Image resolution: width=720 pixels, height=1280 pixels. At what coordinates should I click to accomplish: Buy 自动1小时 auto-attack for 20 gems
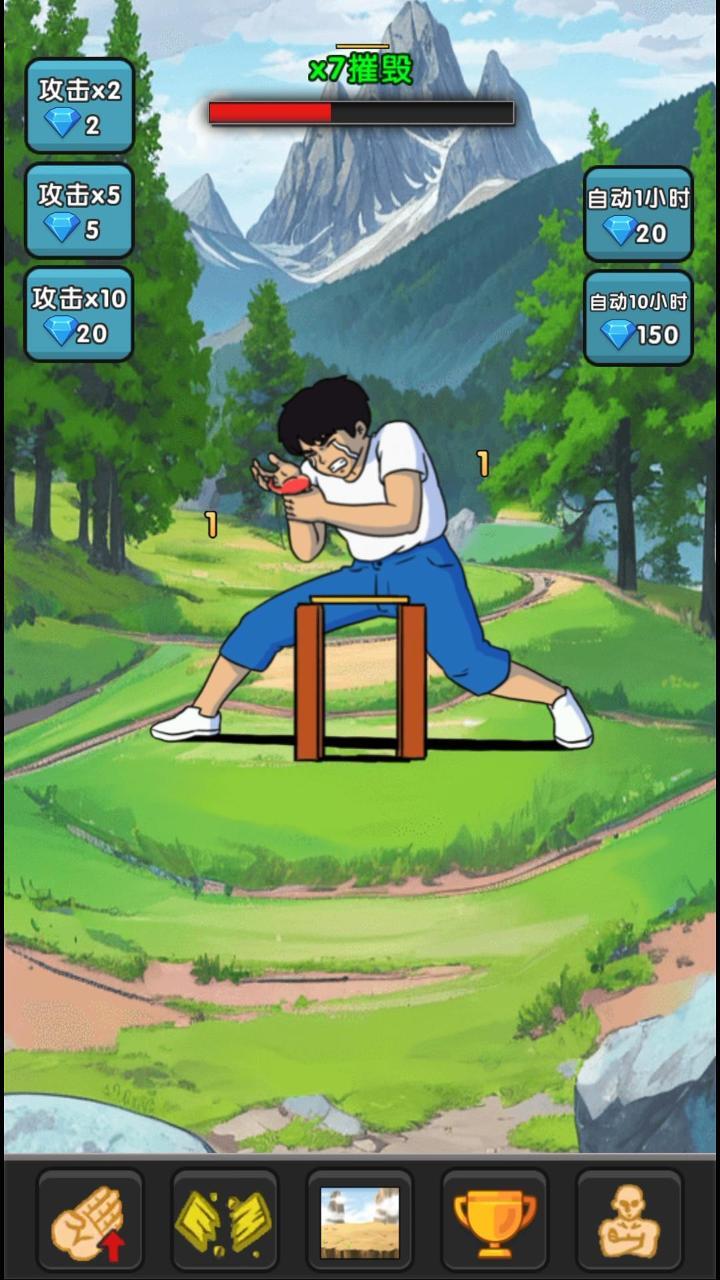638,214
